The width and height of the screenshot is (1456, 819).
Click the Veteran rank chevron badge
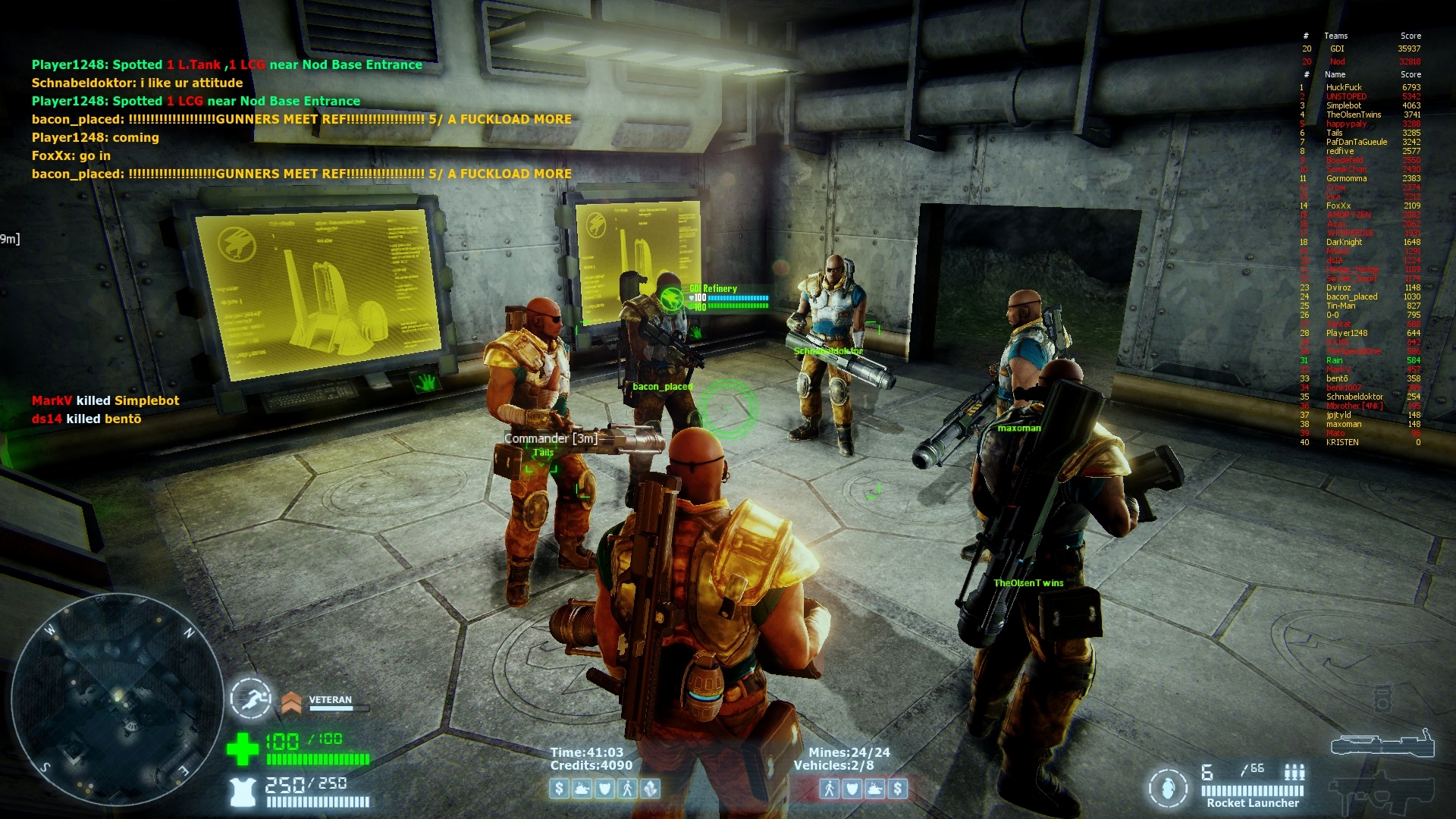point(291,703)
